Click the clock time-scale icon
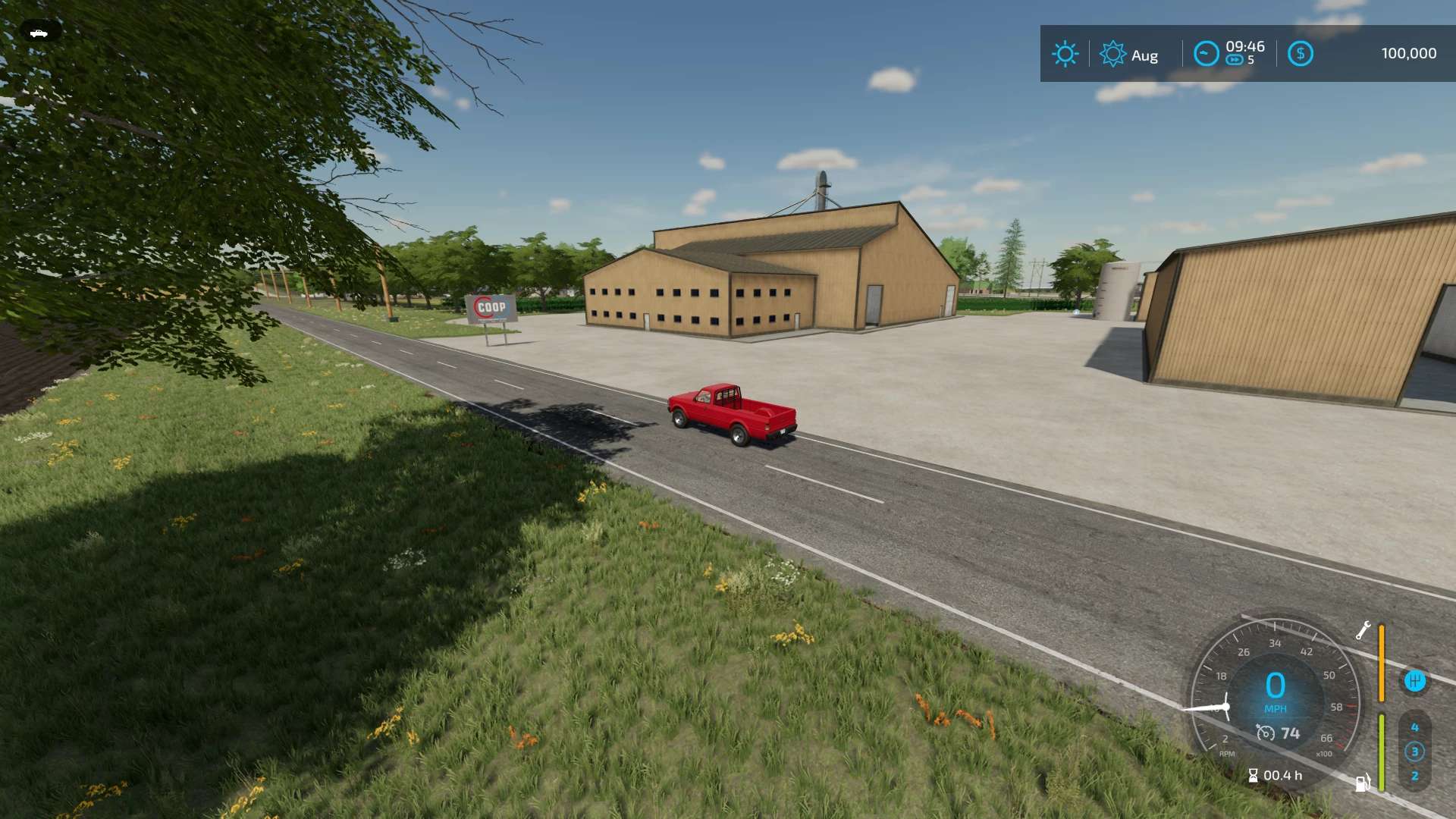This screenshot has width=1456, height=819. pos(1206,54)
